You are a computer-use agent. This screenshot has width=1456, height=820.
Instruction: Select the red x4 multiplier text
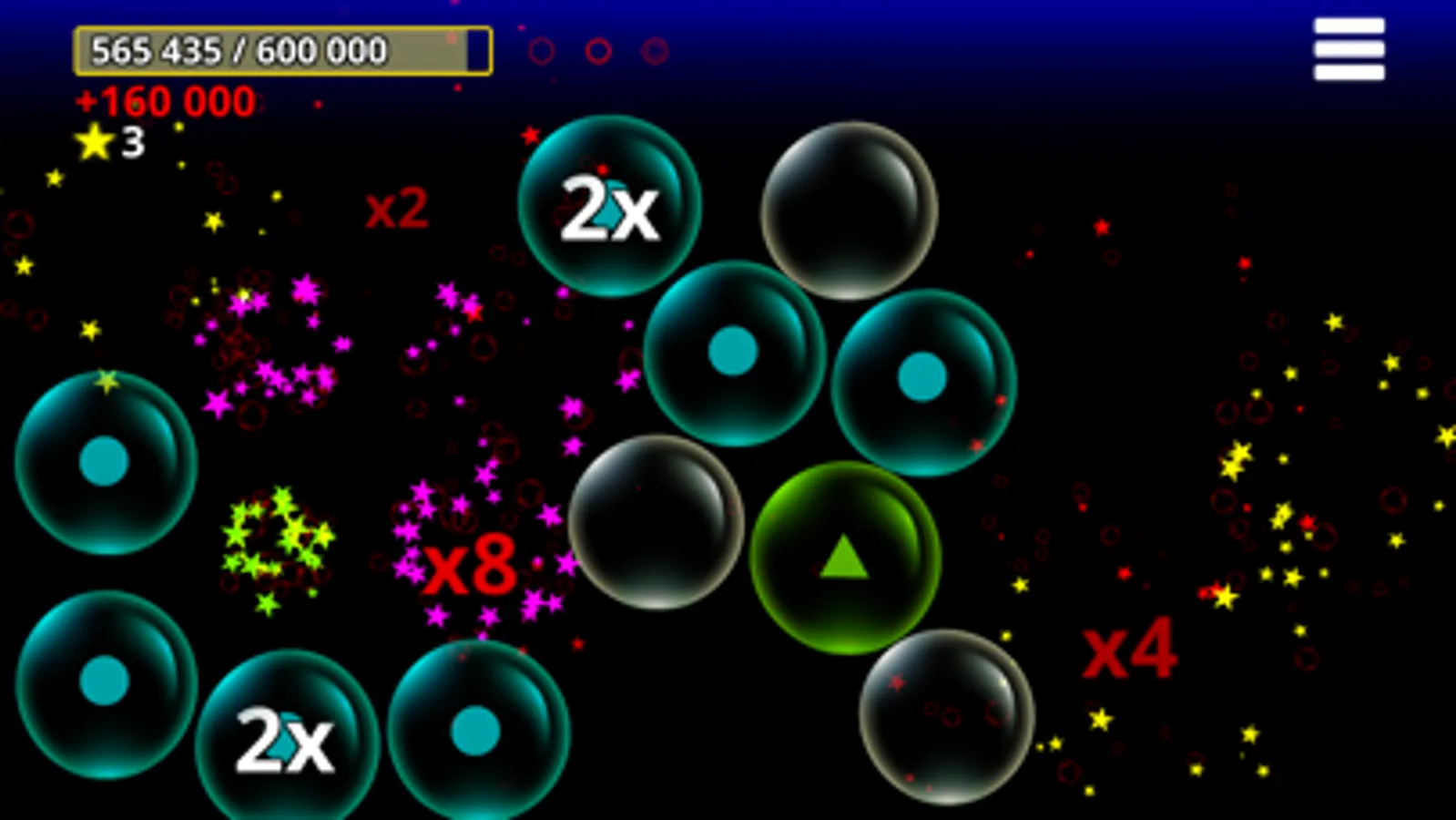(1132, 649)
